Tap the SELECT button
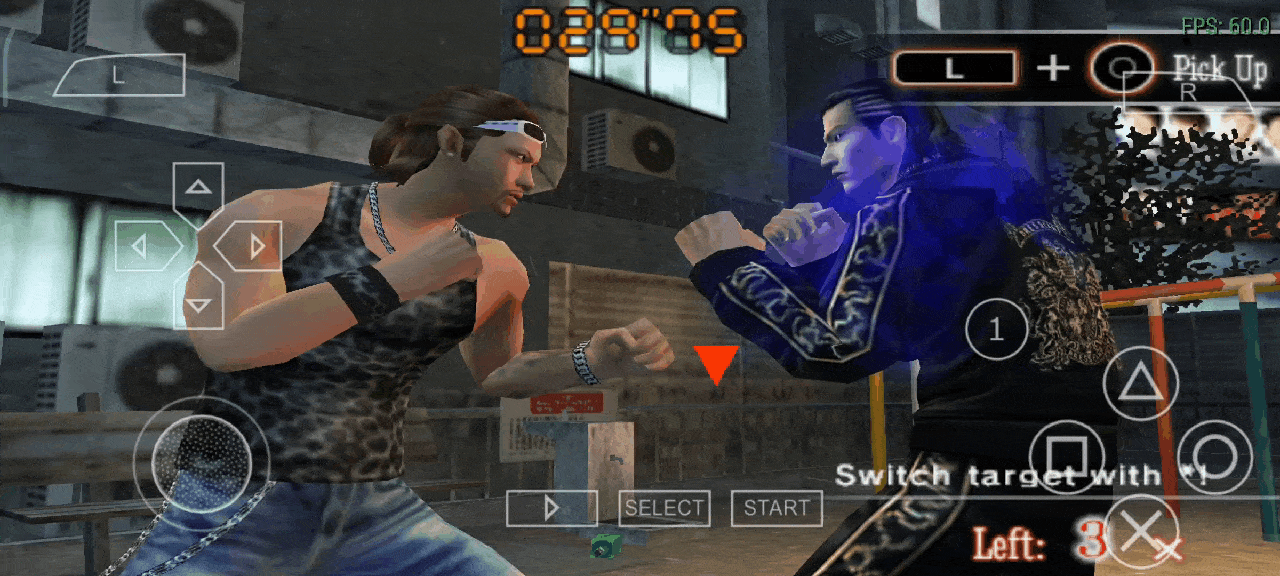Screen dimensions: 1280x576 coord(664,508)
